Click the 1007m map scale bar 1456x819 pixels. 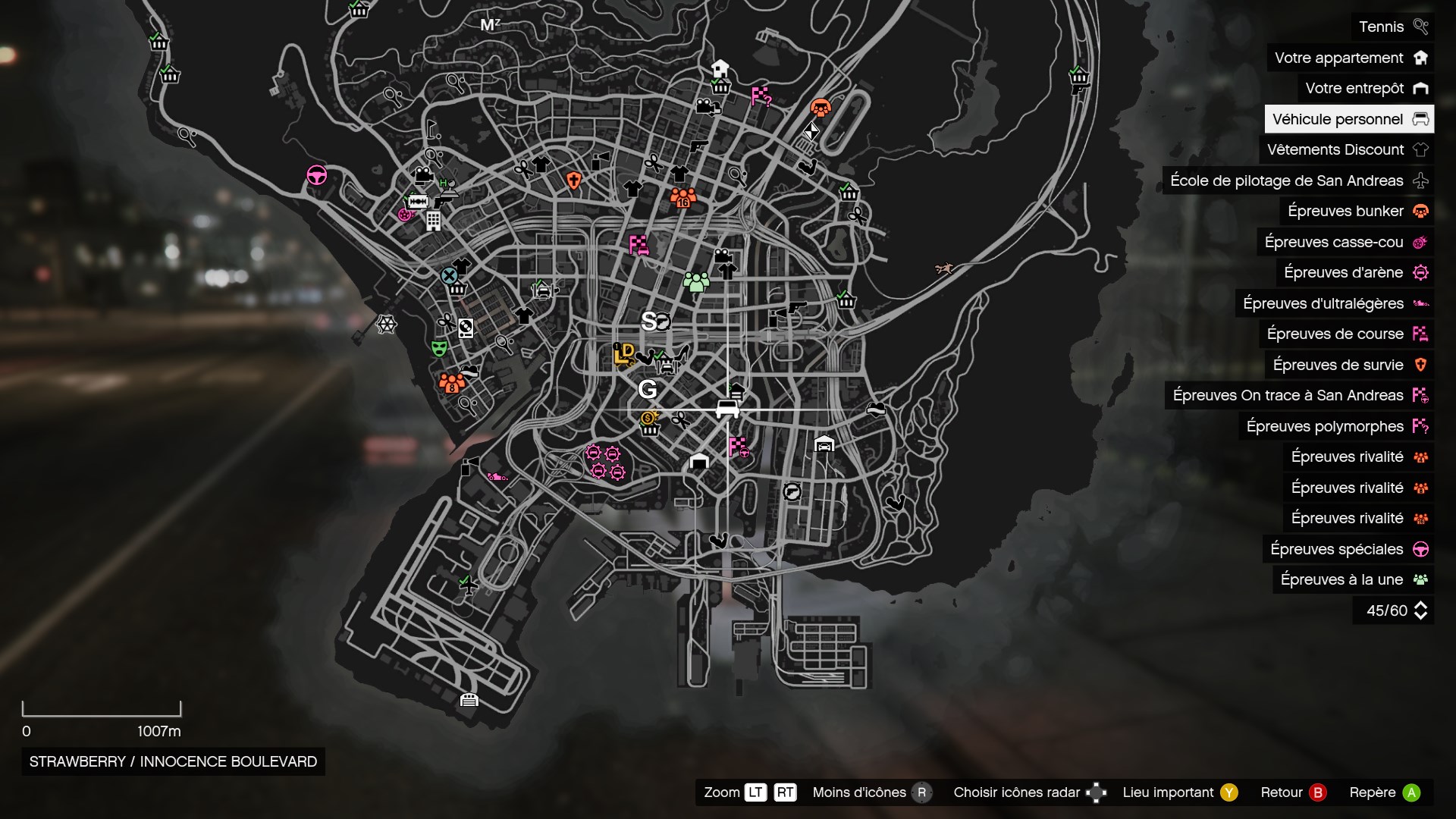pos(102,713)
